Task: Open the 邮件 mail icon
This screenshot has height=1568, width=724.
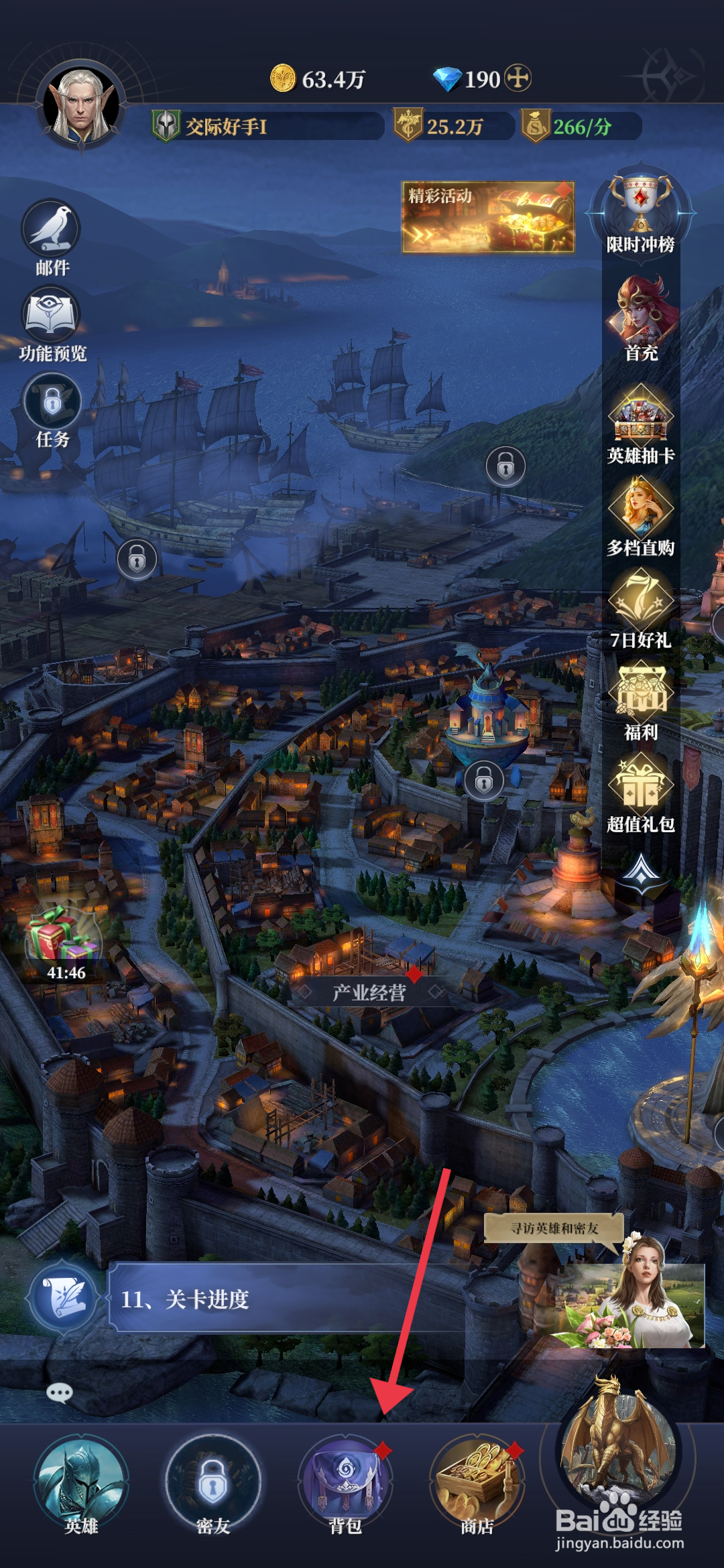Action: pyautogui.click(x=52, y=231)
